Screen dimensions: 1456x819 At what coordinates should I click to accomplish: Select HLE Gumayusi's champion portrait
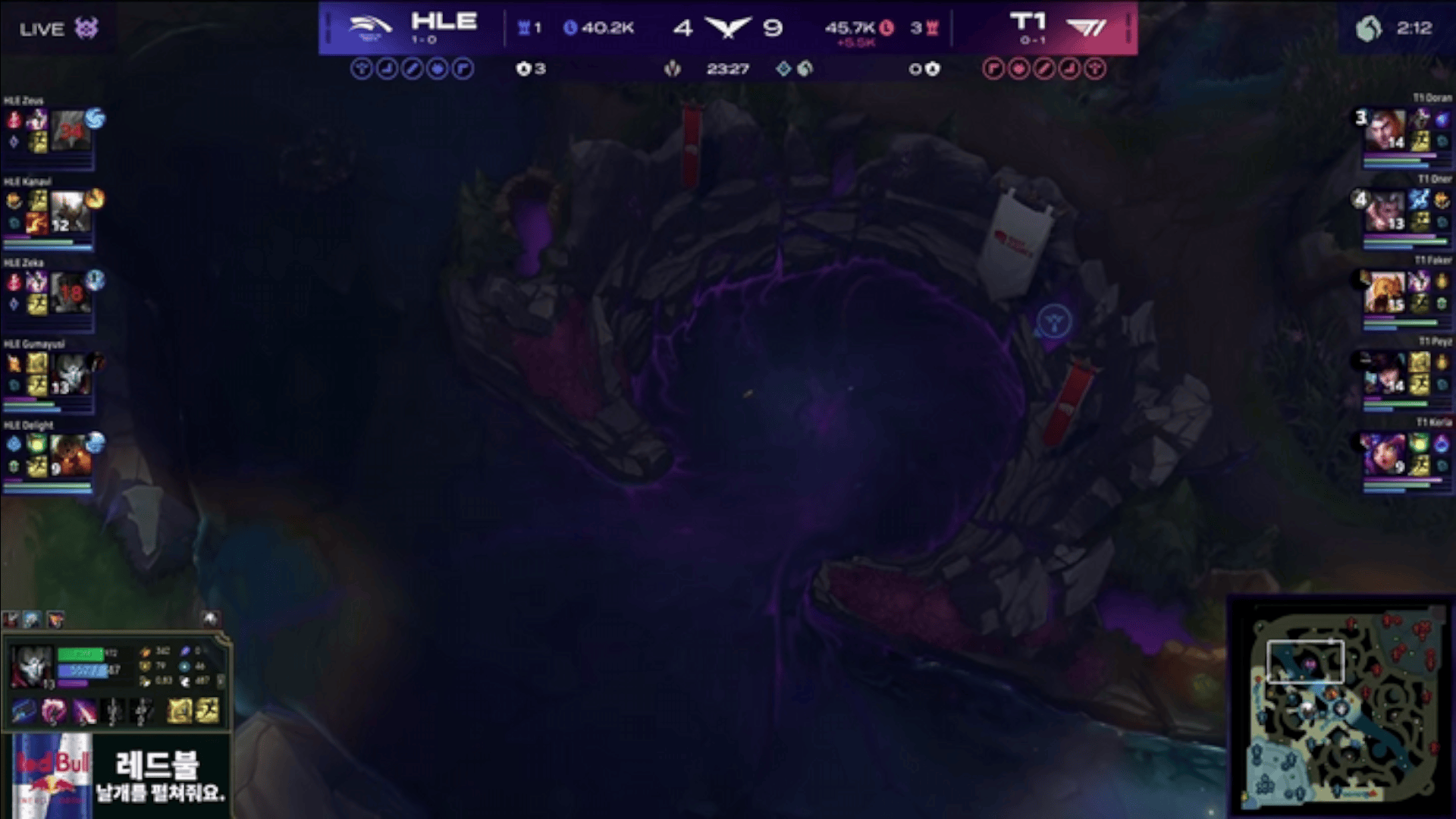71,374
